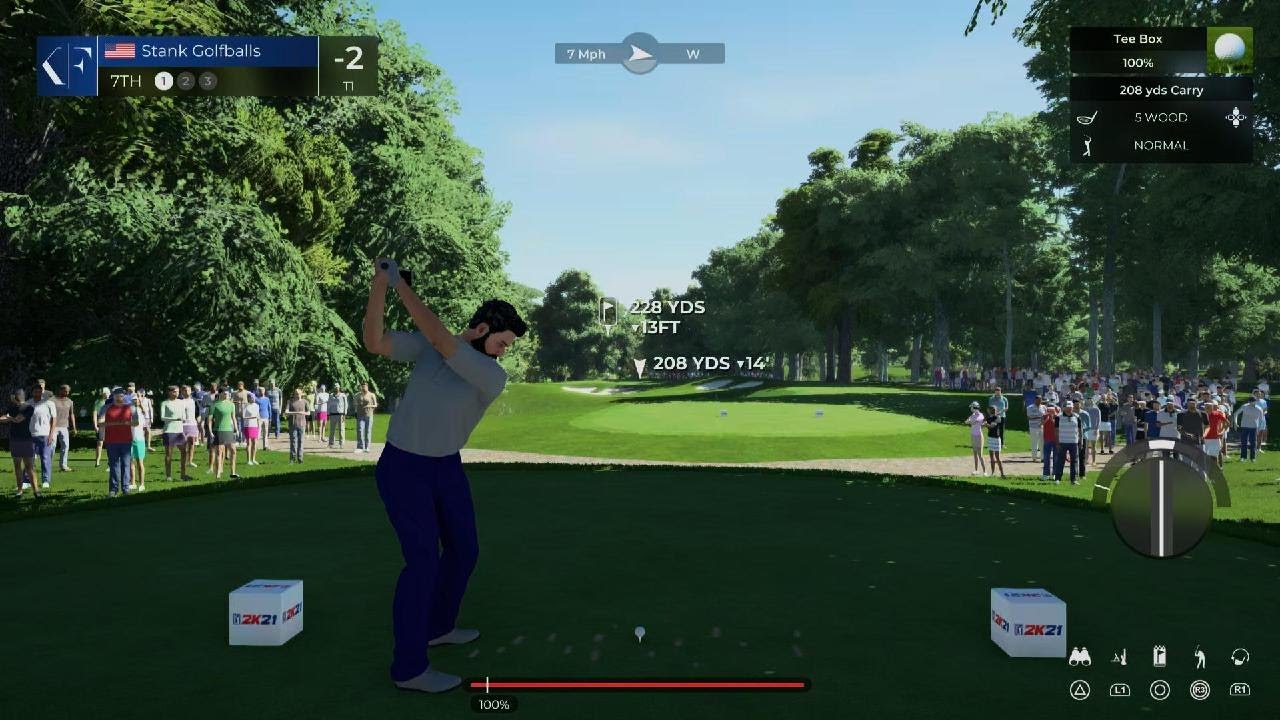Open the binoculars scout camera icon
This screenshot has width=1280, height=720.
[x=1080, y=657]
